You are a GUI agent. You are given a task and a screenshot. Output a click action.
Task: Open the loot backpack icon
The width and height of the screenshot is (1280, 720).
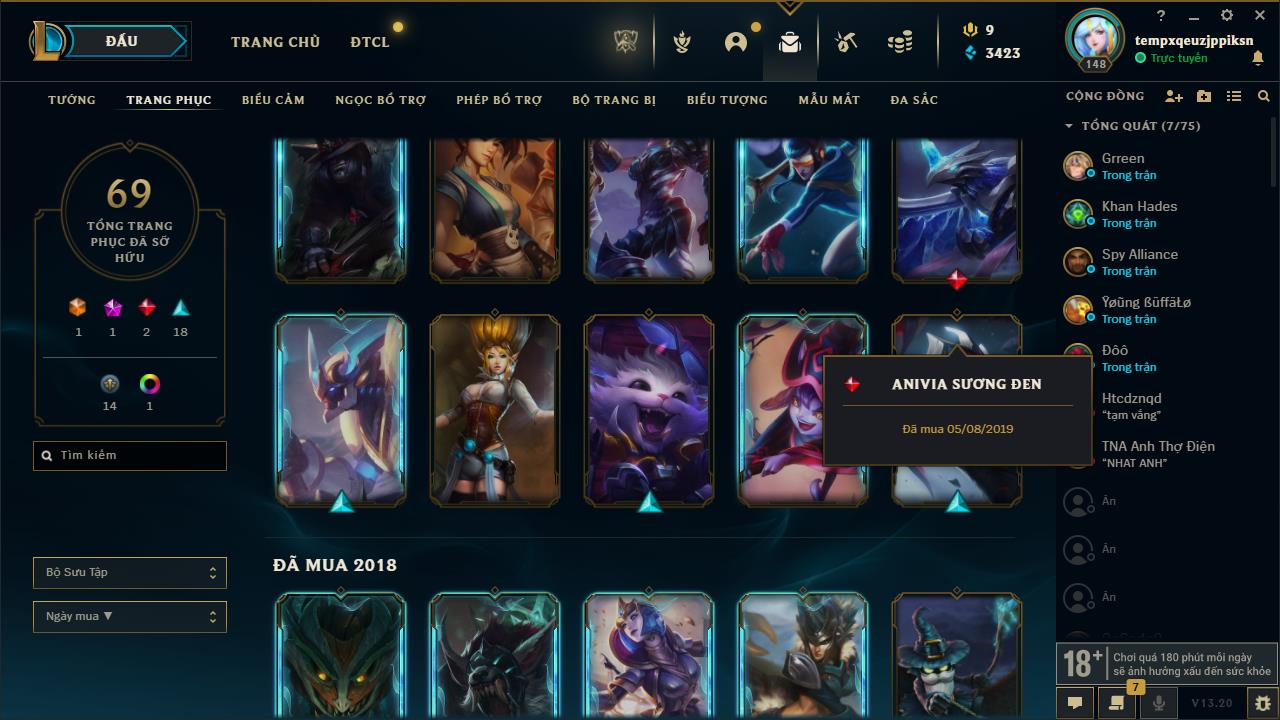(x=789, y=42)
